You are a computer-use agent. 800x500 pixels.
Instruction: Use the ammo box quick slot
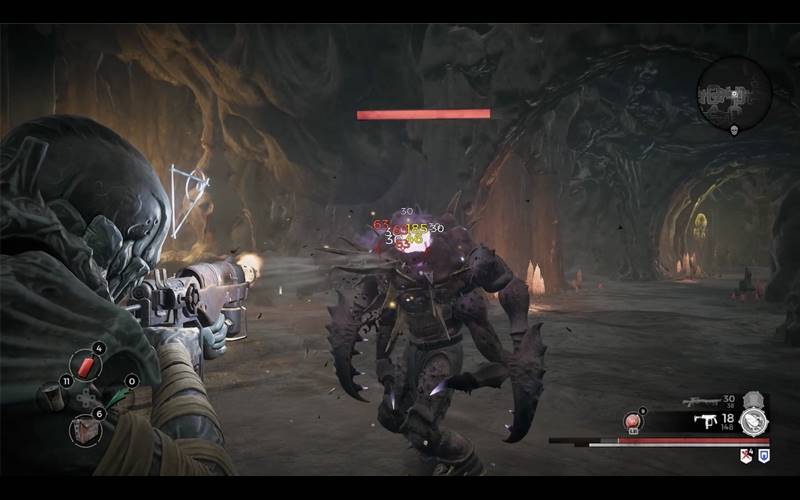pos(50,398)
